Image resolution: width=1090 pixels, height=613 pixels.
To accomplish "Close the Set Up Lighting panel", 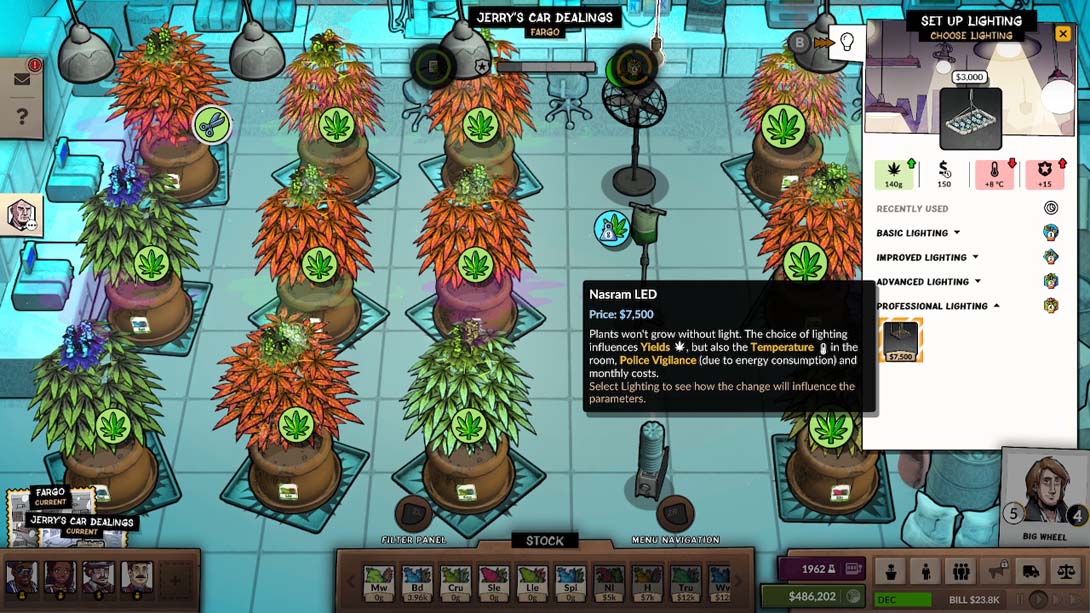I will click(1063, 34).
